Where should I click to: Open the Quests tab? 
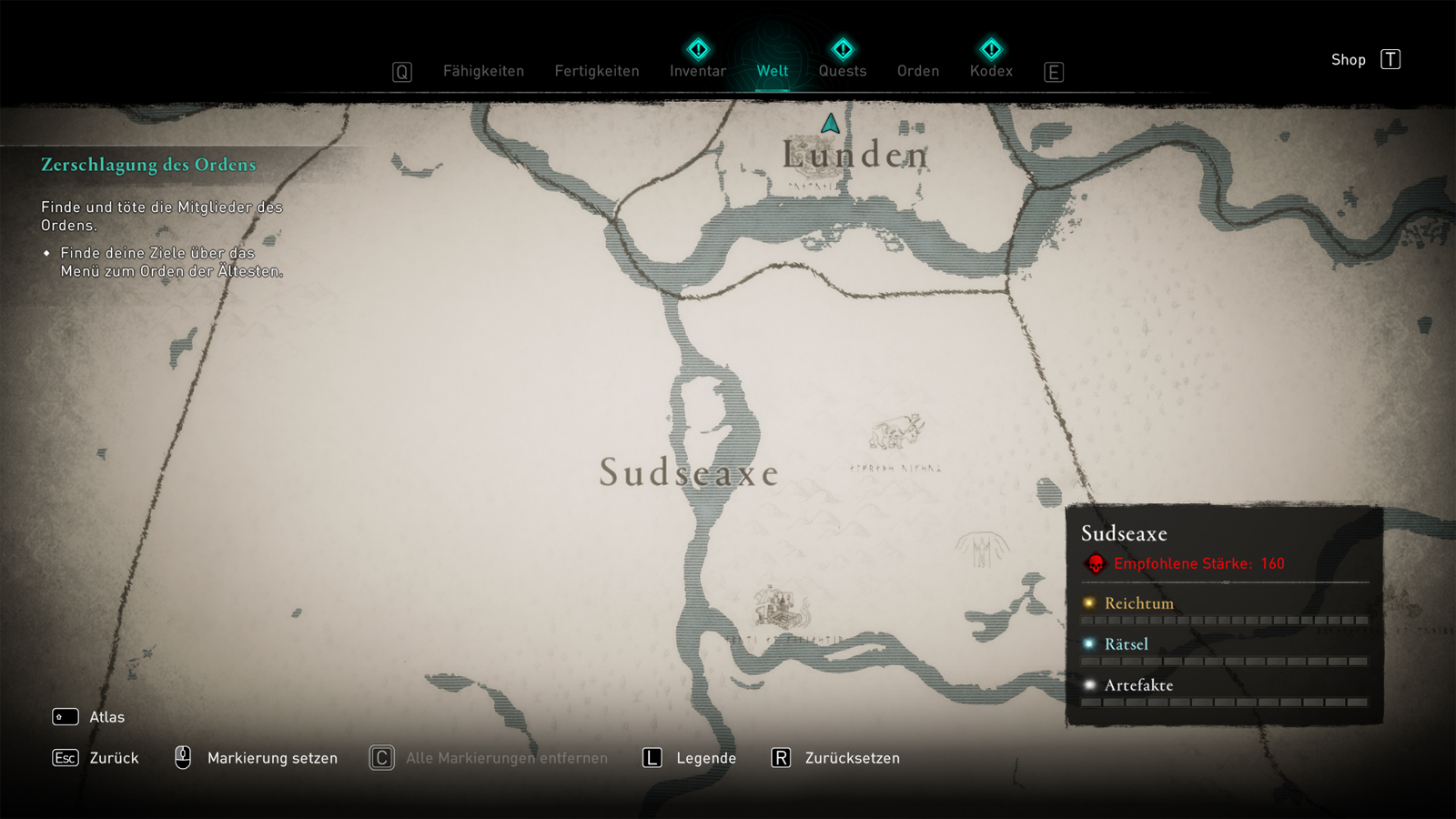(x=843, y=71)
